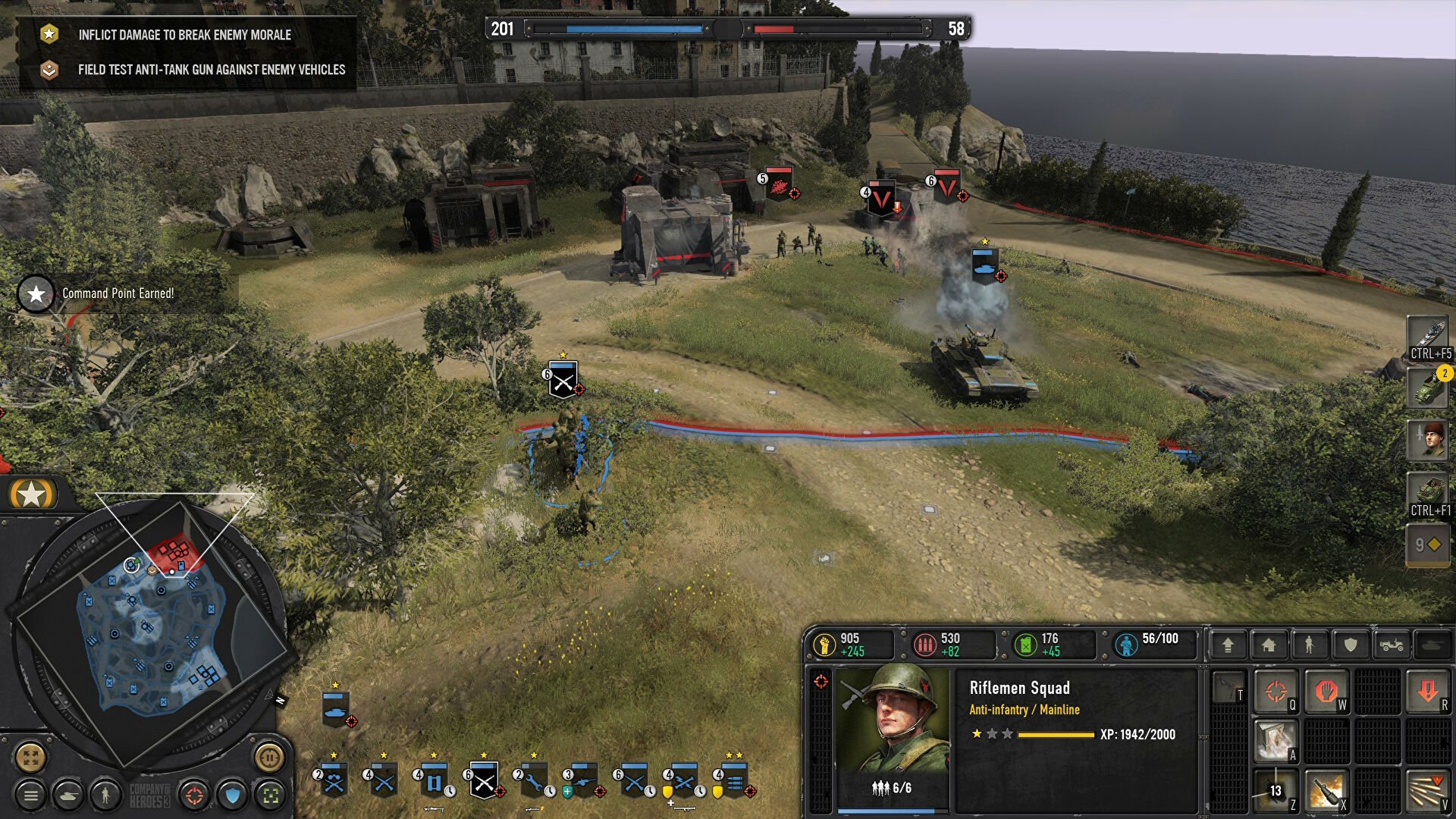This screenshot has width=1456, height=819.
Task: Toggle the tactical pause button
Action: click(269, 757)
